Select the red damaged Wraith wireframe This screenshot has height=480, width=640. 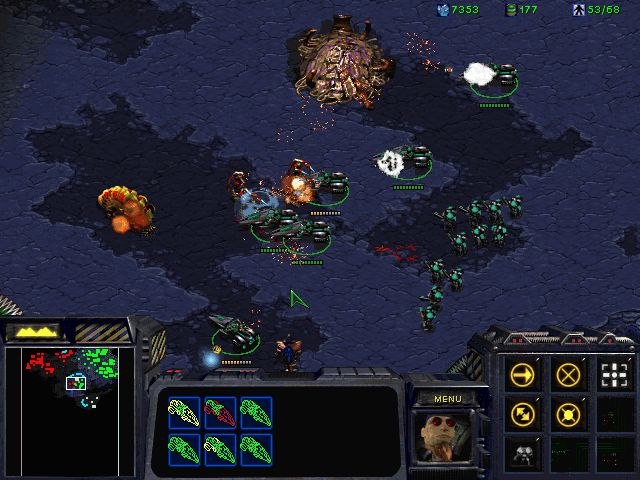click(x=221, y=411)
